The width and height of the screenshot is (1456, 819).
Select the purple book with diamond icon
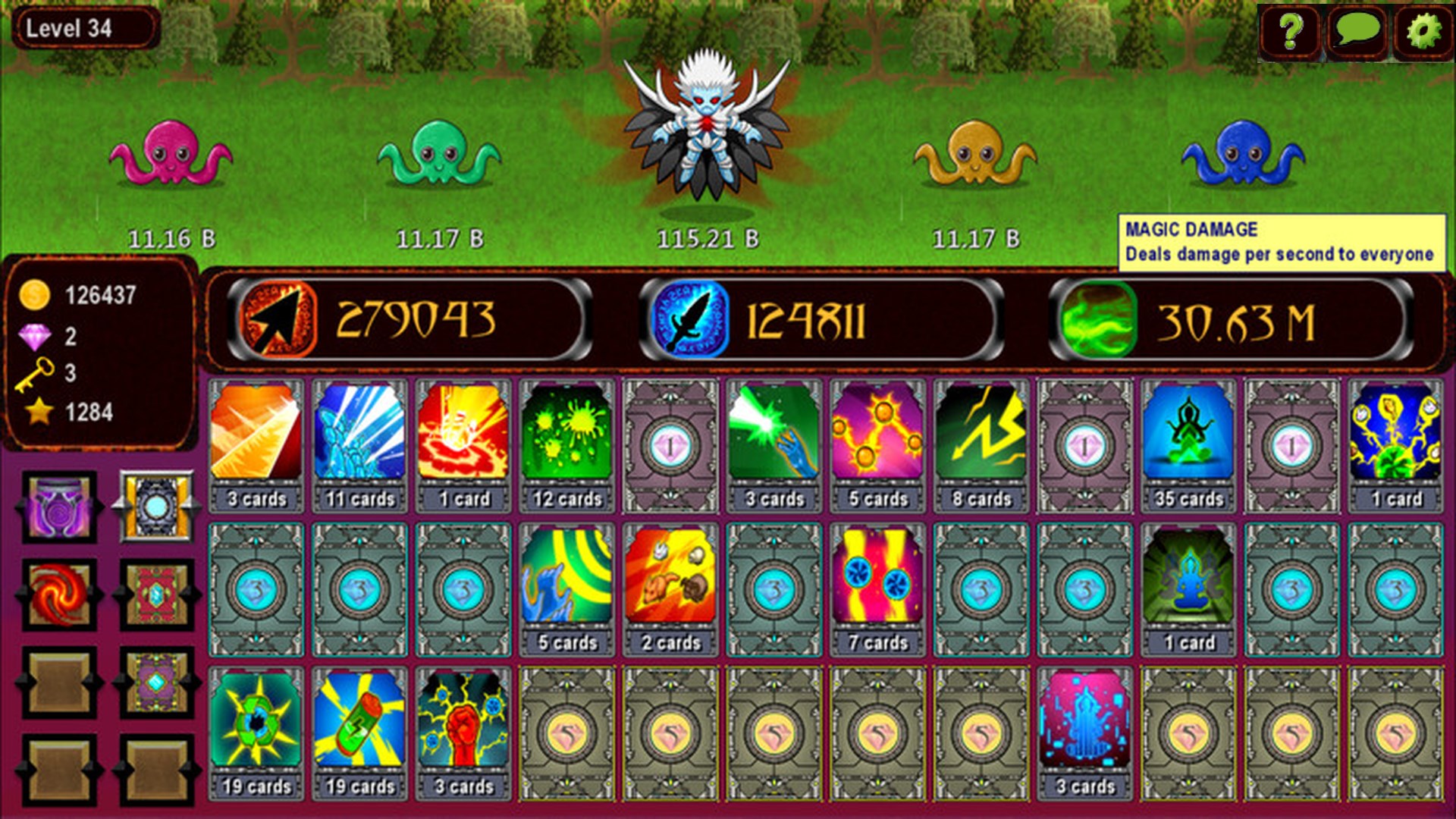(155, 681)
